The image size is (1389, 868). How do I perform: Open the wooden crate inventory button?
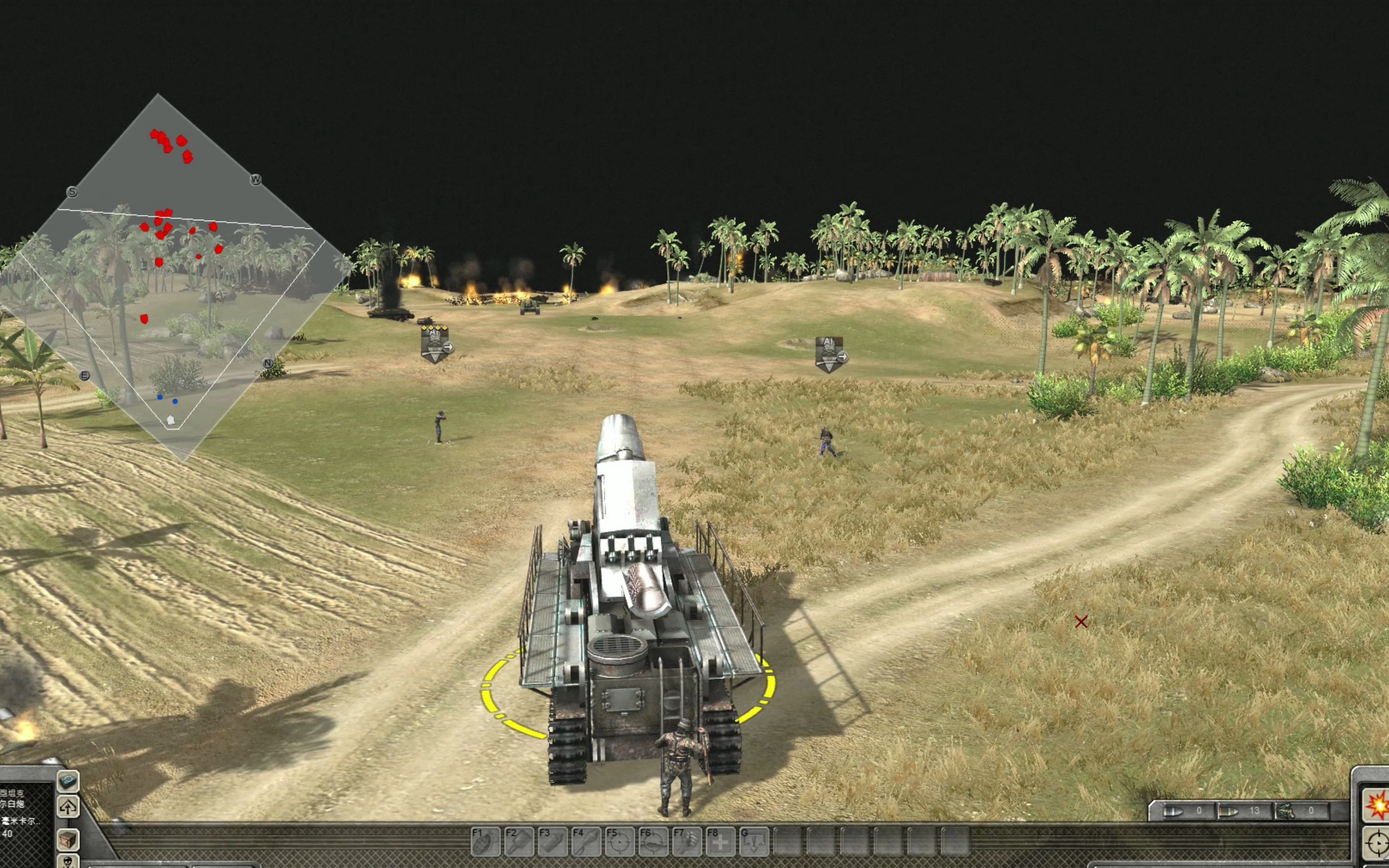tap(68, 838)
